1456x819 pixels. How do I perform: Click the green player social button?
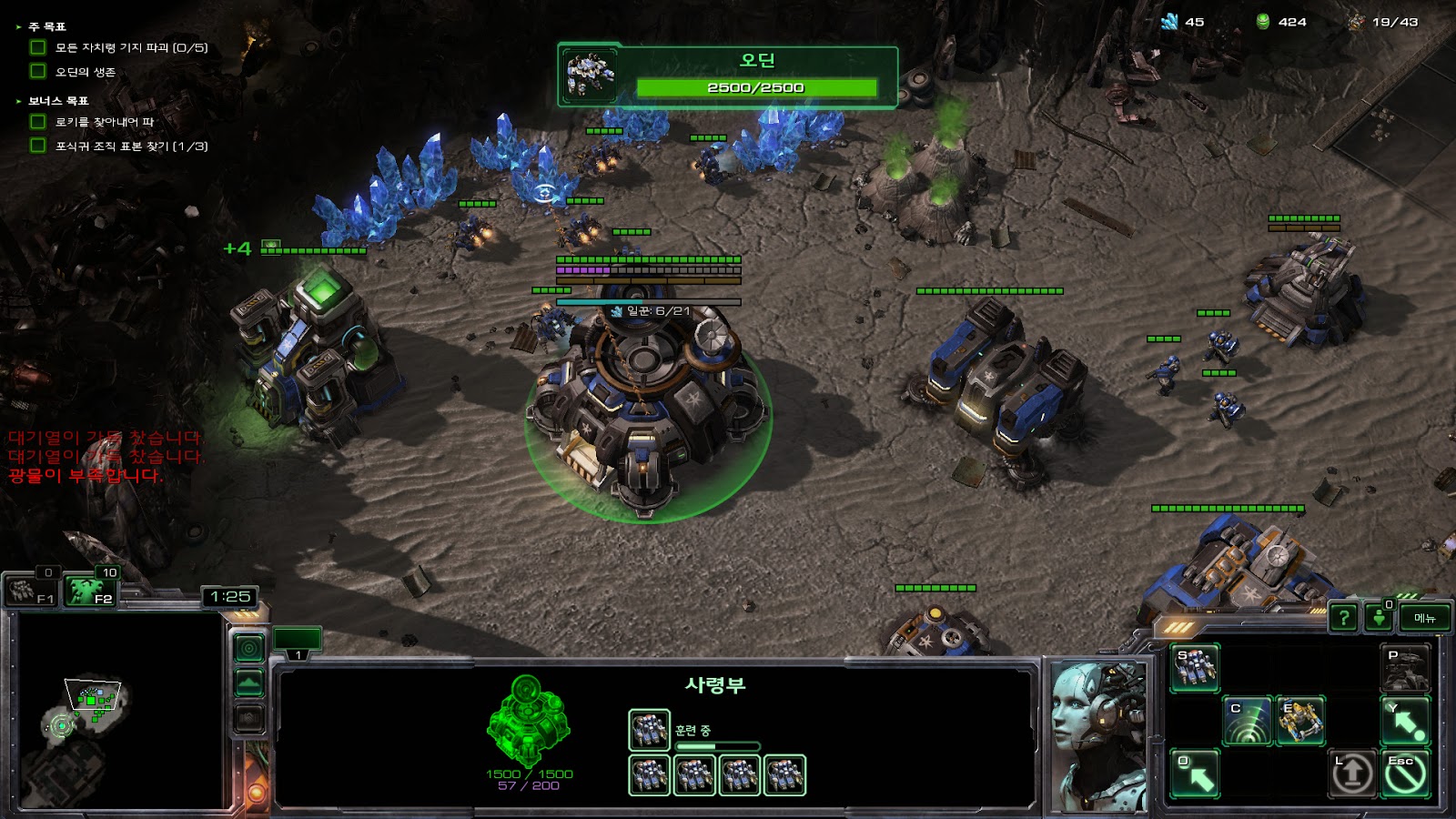coord(1379,618)
